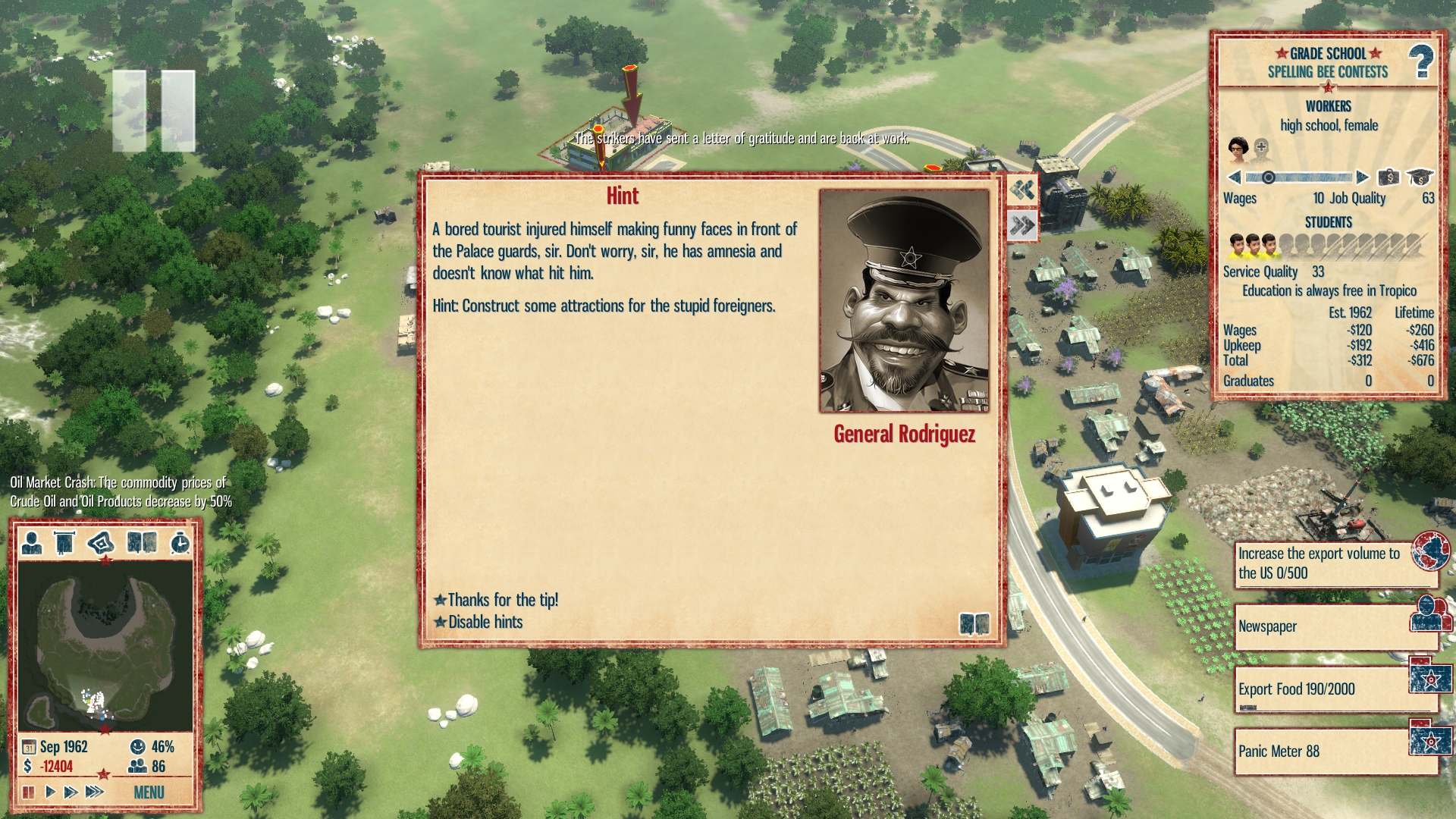
Task: Open the book icon in the hint dialog
Action: click(x=974, y=624)
